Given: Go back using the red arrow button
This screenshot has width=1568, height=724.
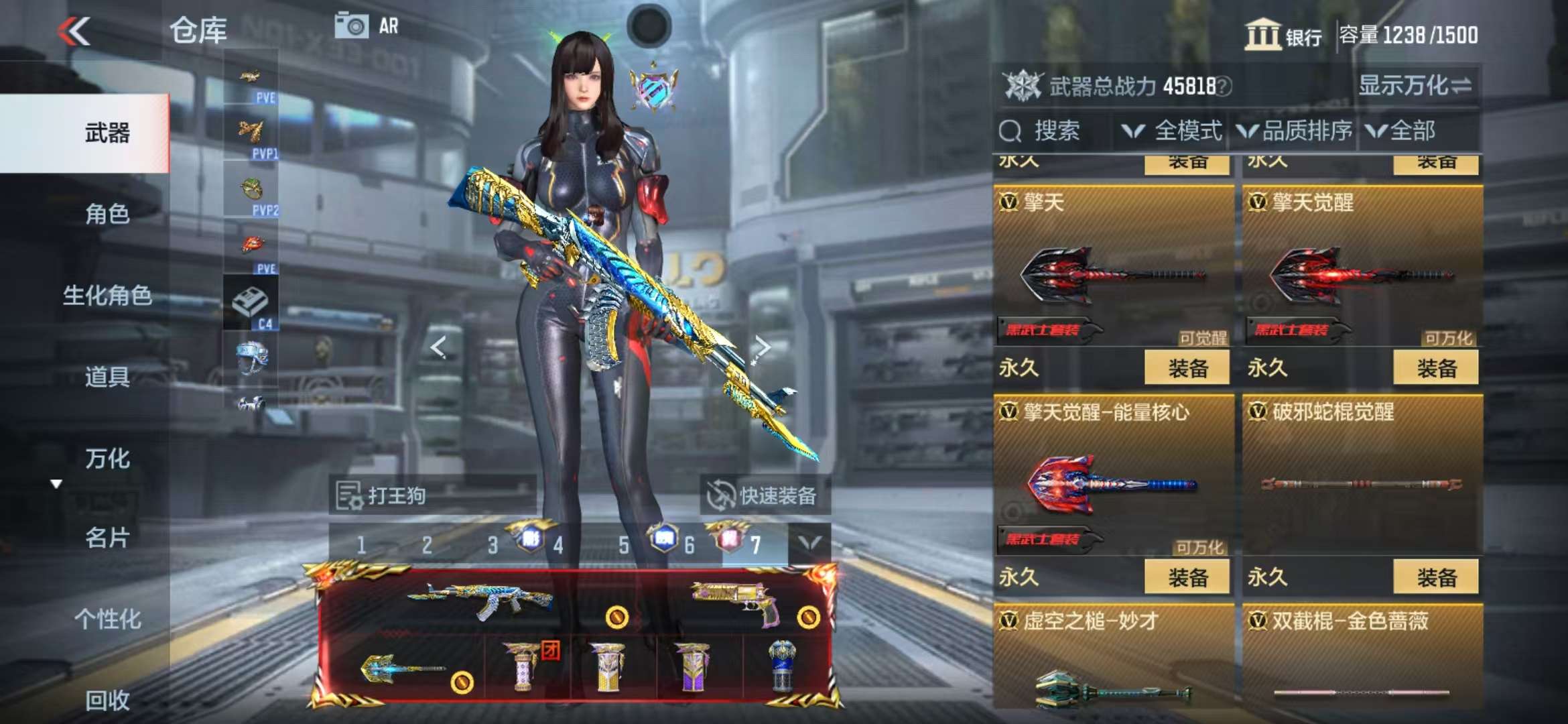Looking at the screenshot, I should click(74, 31).
